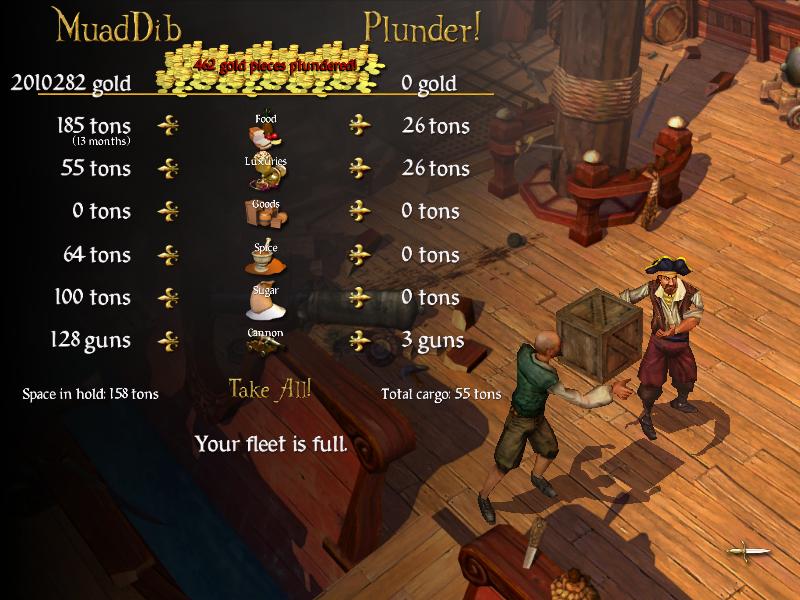Click Take All! to plunder everything
Image resolution: width=800 pixels, height=600 pixels.
point(270,388)
